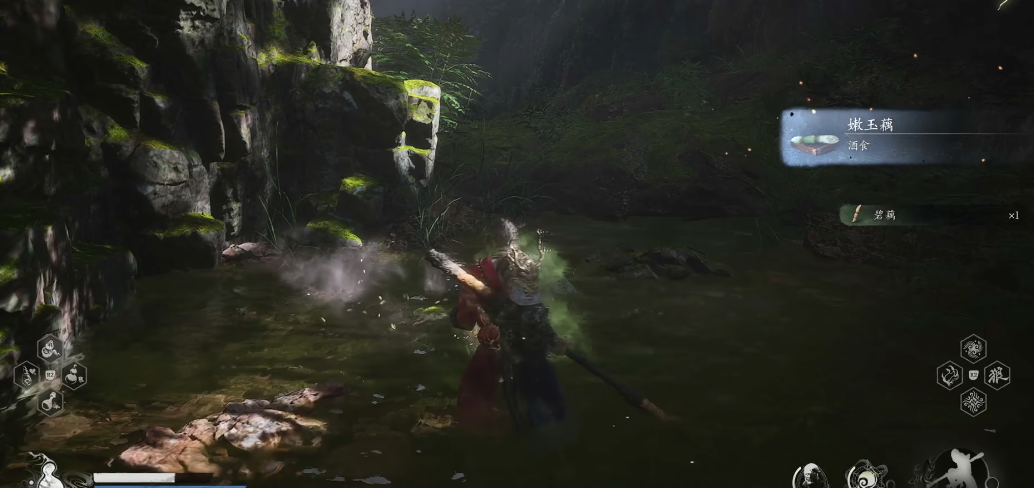The image size is (1034, 488).
Task: Select the bottom medicine bottle hex slot
Action: click(49, 403)
